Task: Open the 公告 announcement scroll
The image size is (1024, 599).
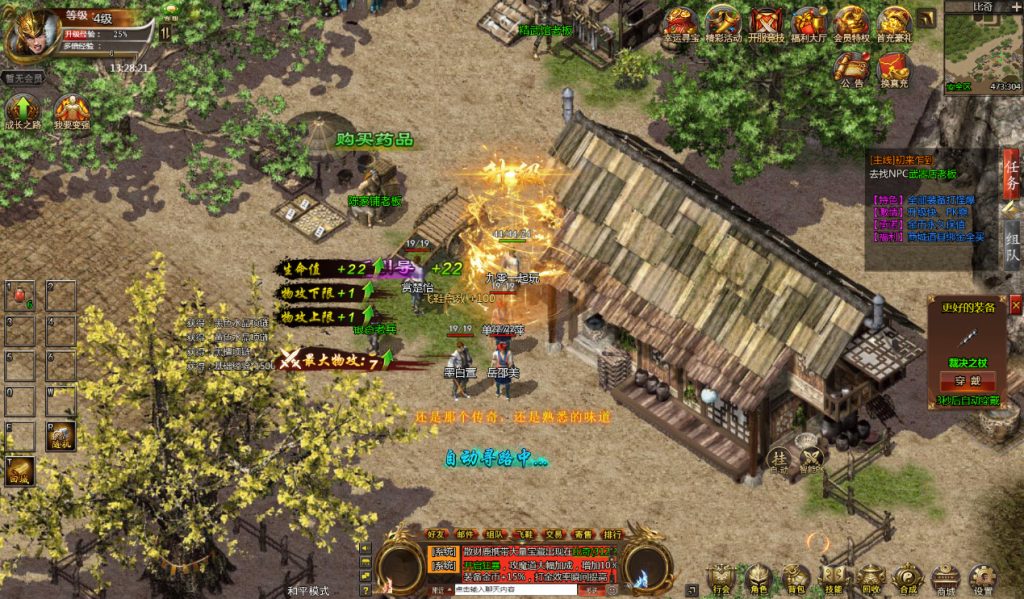Action: pos(852,69)
